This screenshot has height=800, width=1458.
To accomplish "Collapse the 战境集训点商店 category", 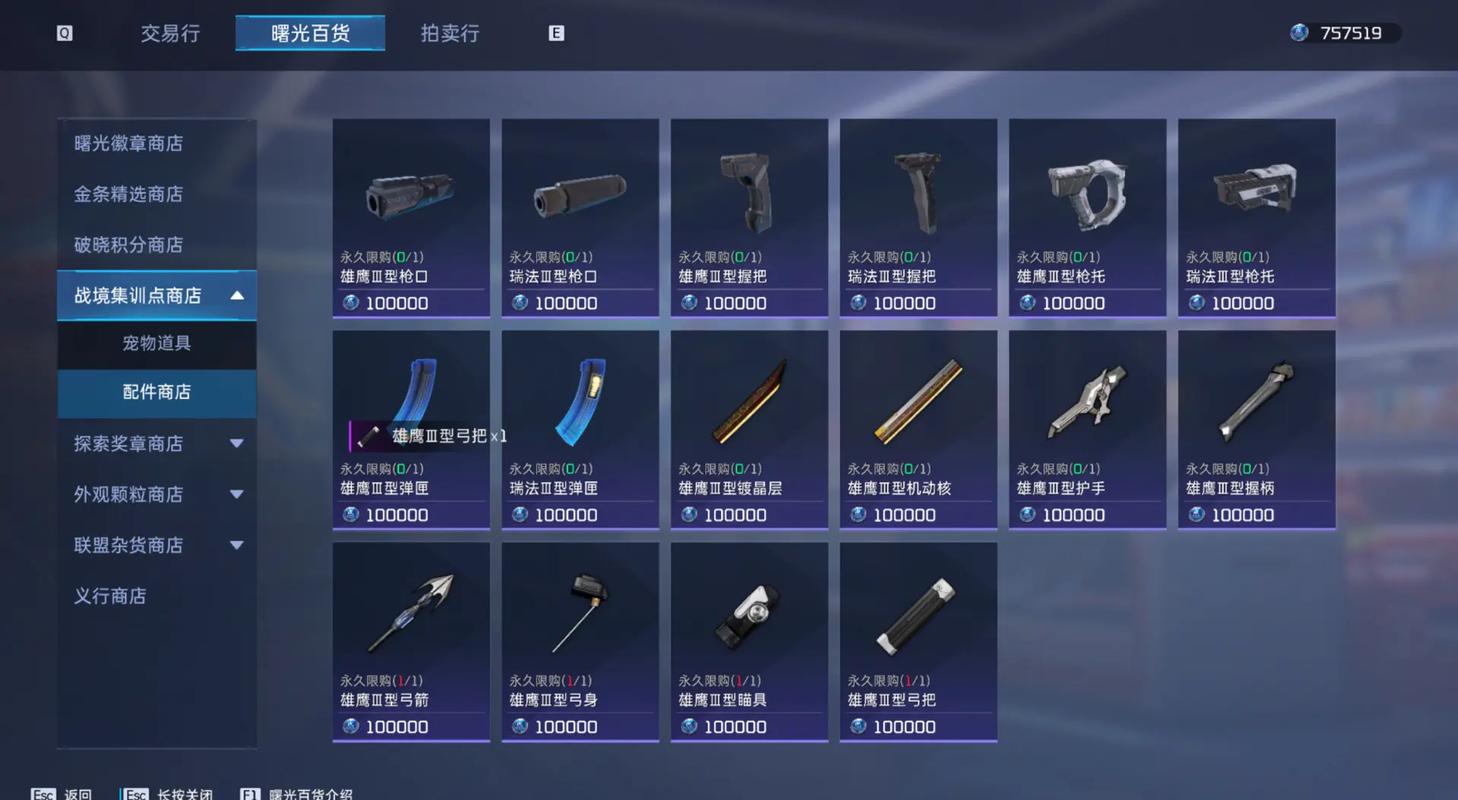I will [x=237, y=296].
